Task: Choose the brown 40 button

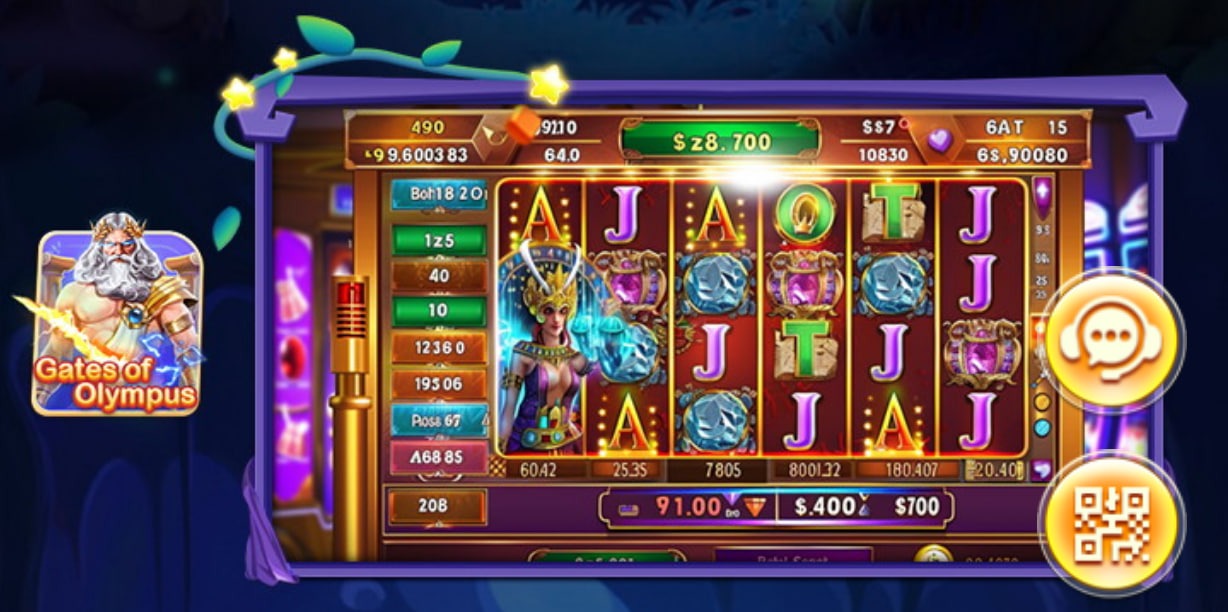Action: 439,275
